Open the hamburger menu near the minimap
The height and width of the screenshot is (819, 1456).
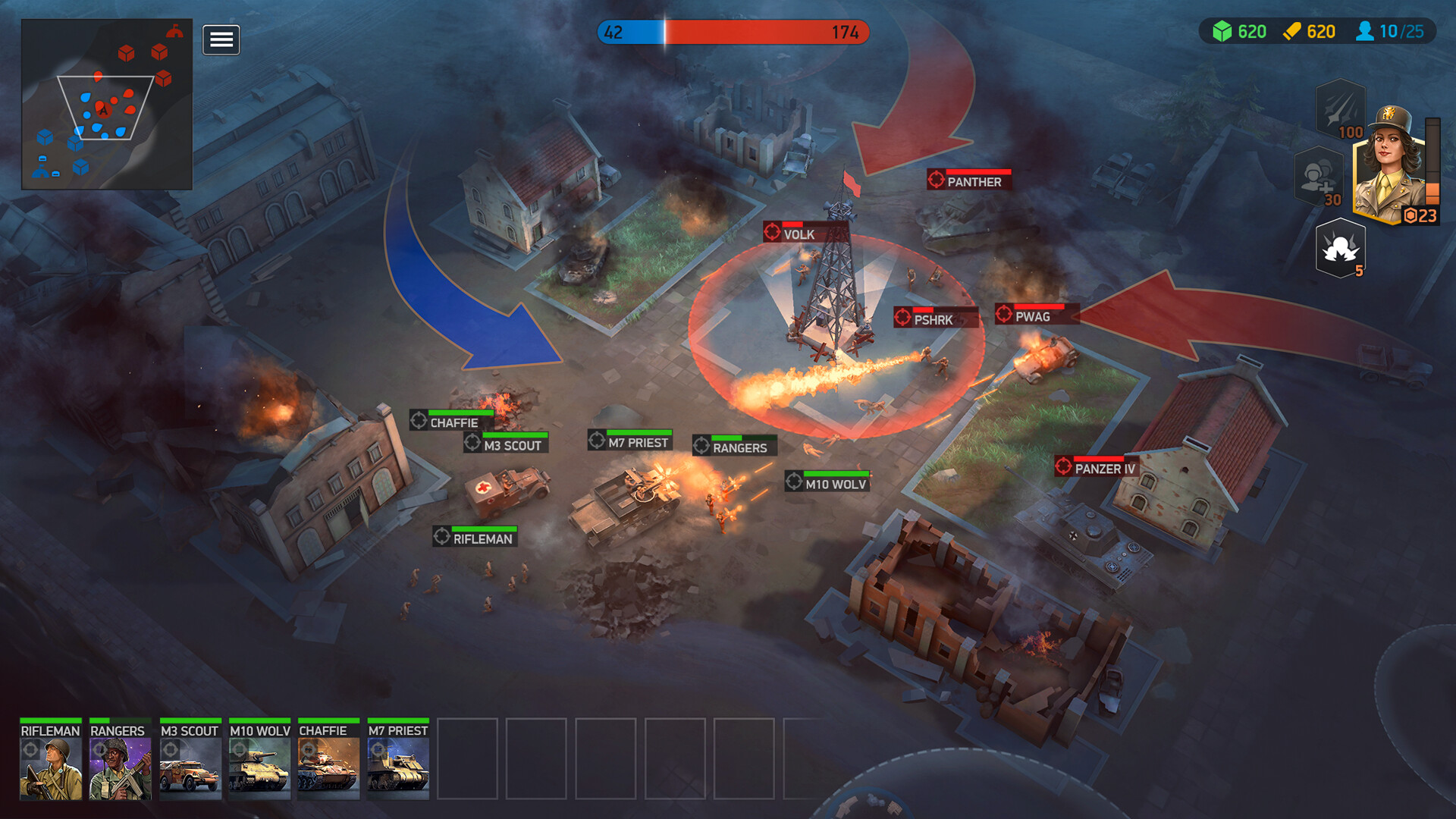[221, 39]
